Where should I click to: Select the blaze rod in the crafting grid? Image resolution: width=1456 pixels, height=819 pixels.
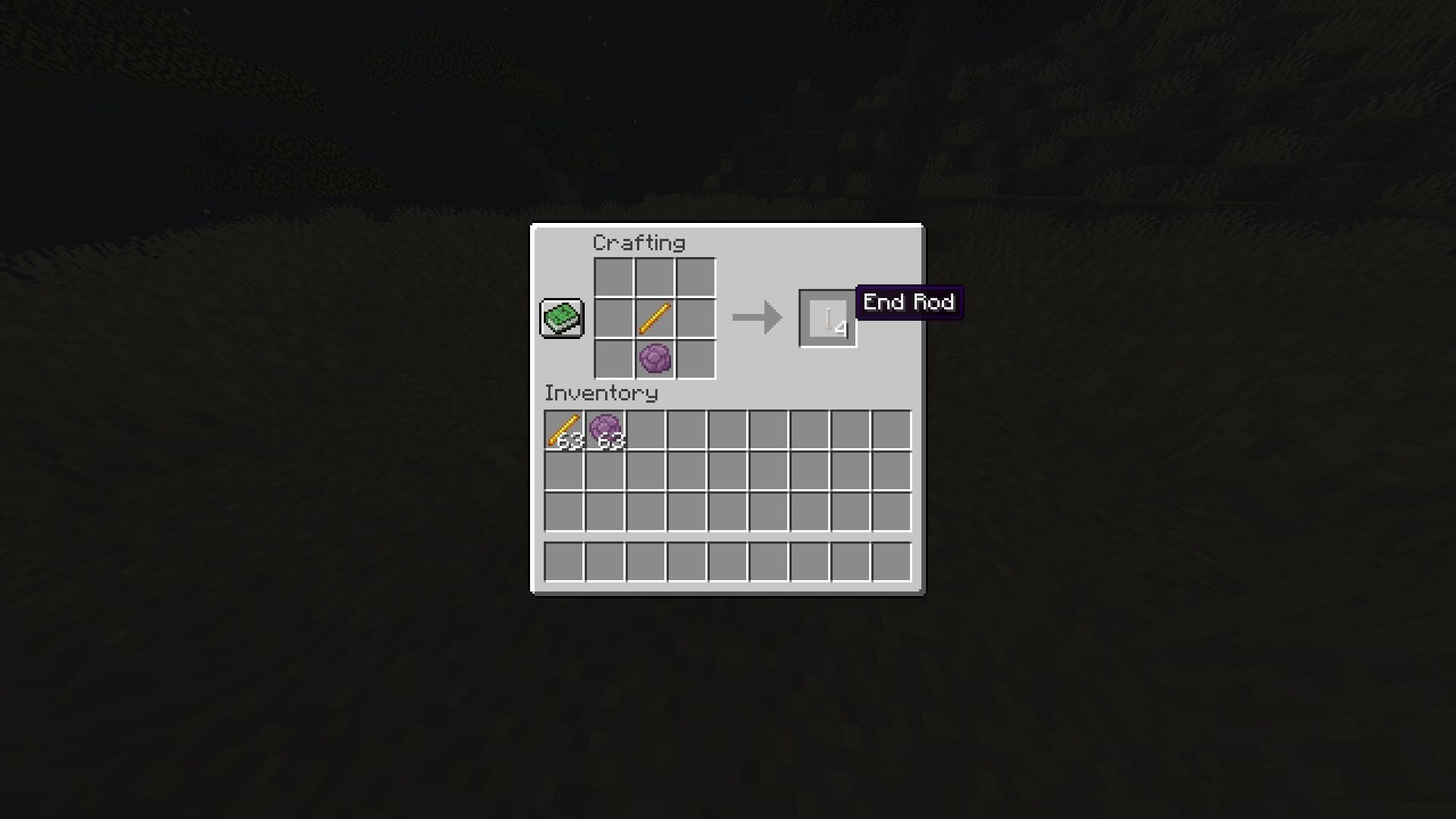coord(654,318)
